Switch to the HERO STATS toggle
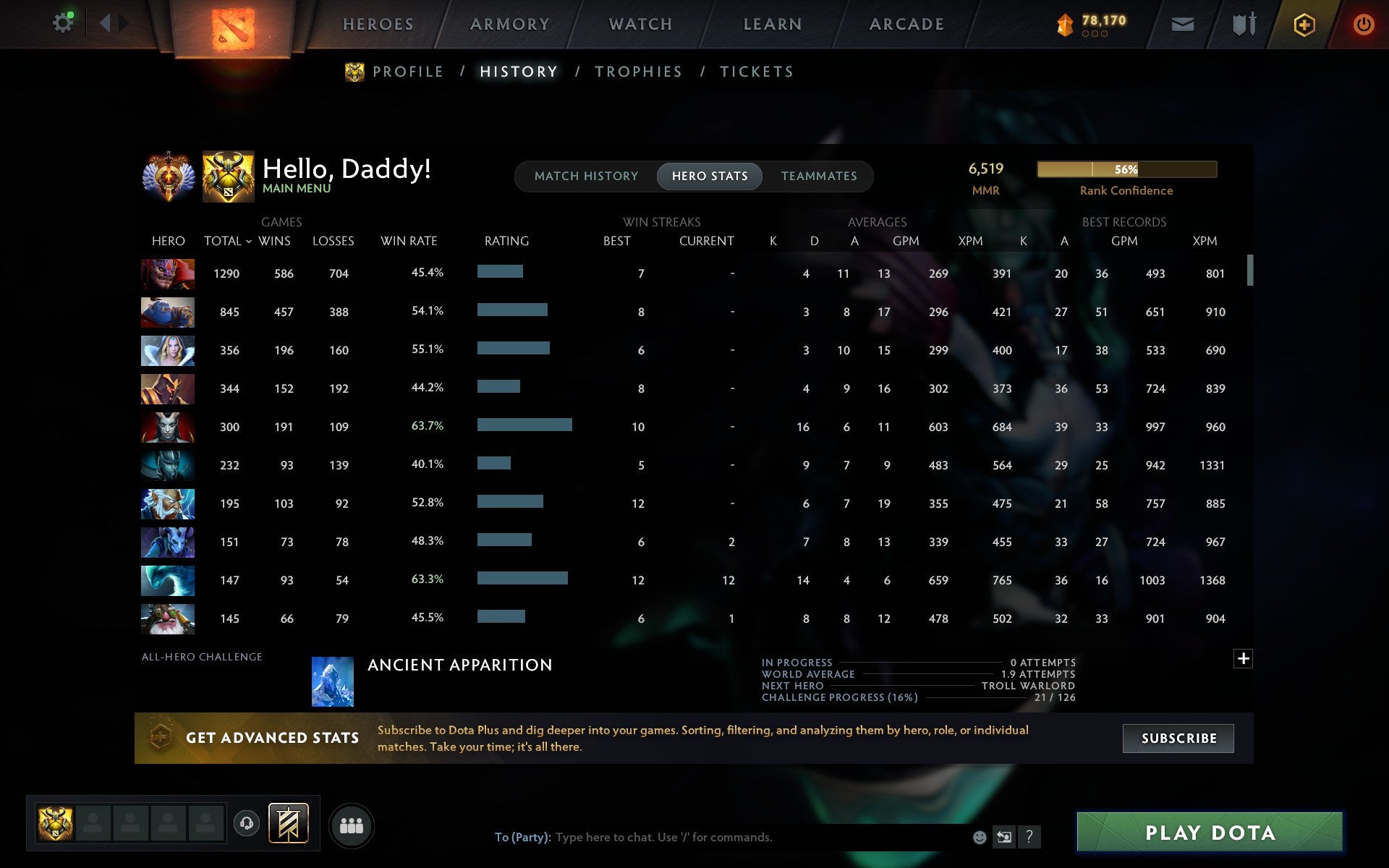The width and height of the screenshot is (1389, 868). pyautogui.click(x=710, y=176)
